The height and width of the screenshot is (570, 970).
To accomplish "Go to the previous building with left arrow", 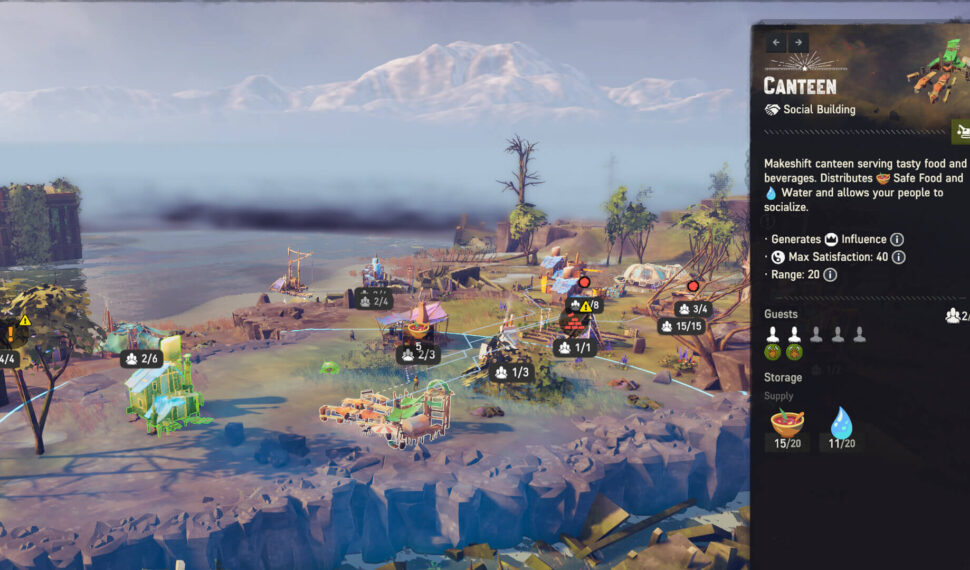I will 777,43.
